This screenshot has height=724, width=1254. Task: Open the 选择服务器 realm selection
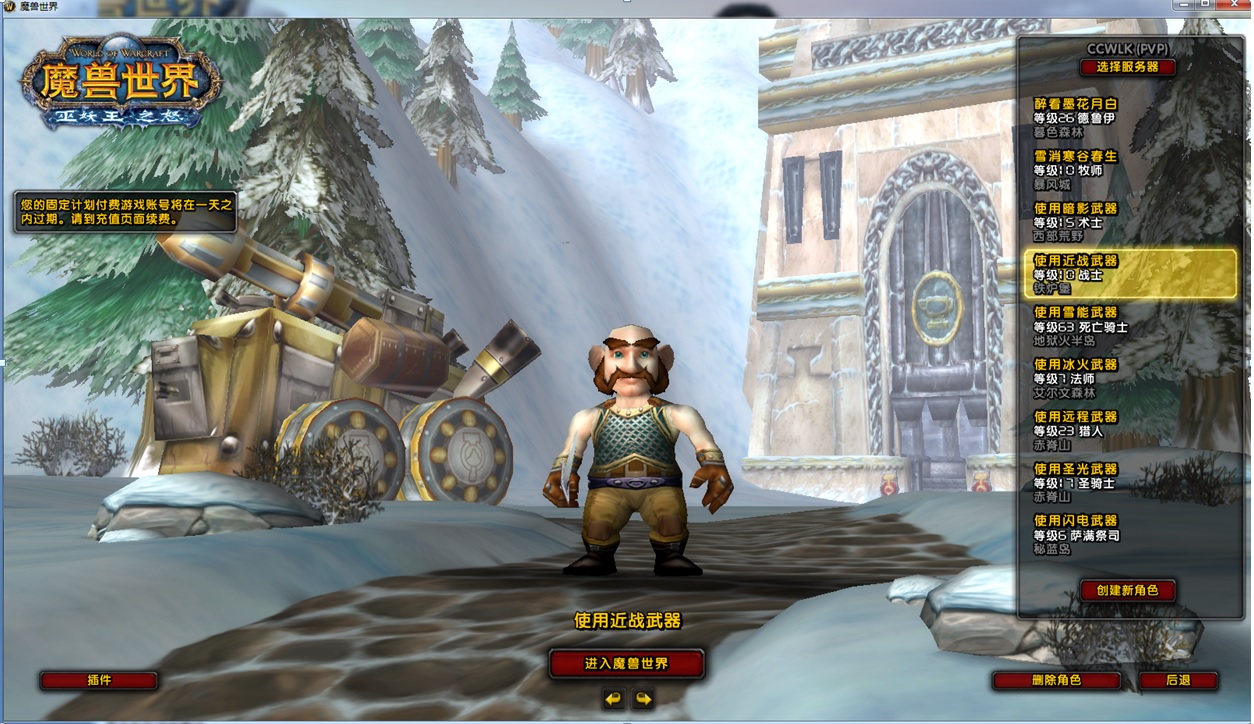tap(1127, 67)
